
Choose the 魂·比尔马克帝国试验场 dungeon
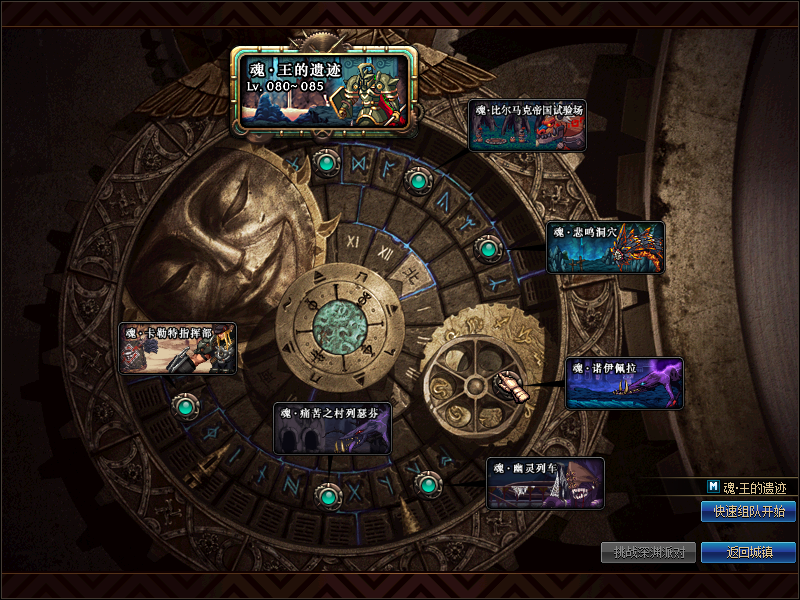point(526,125)
